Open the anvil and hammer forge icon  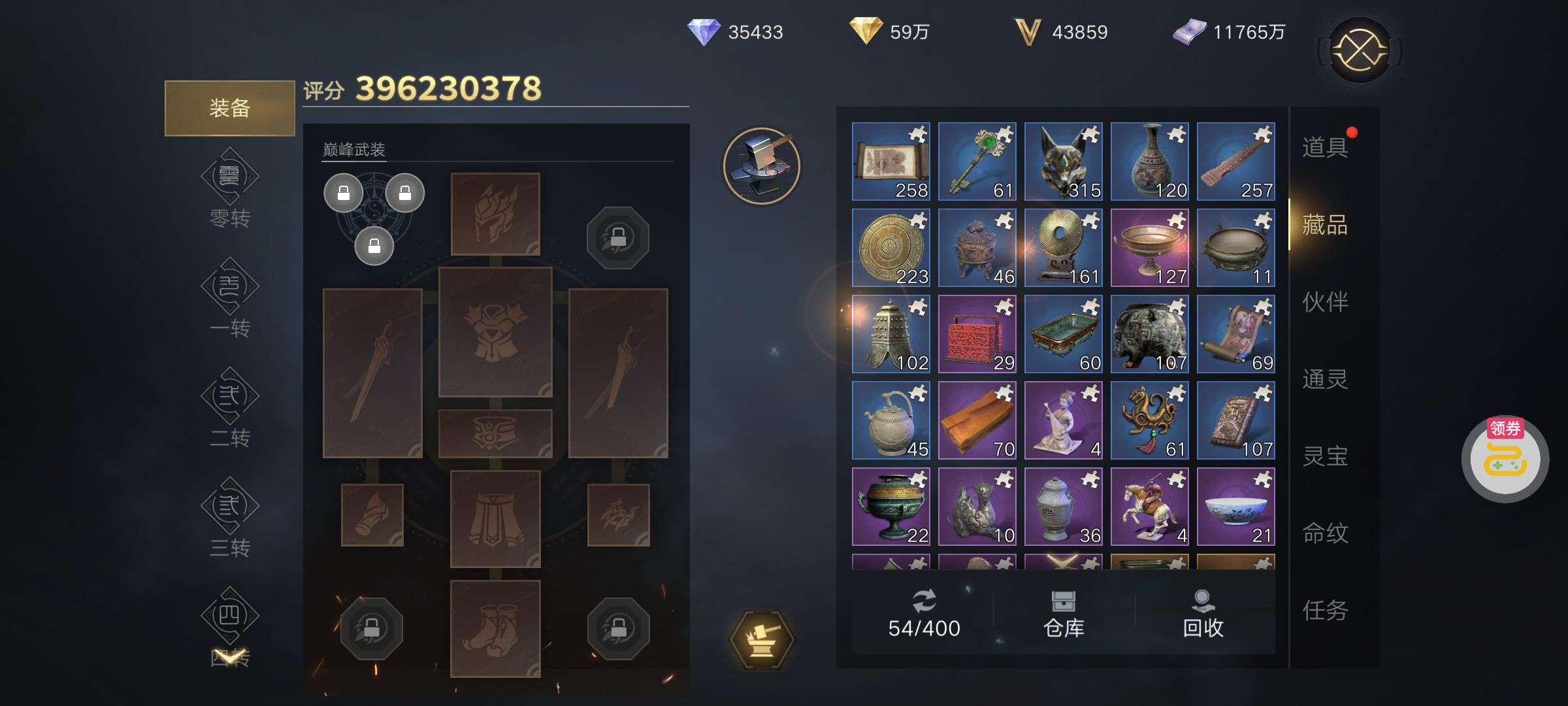point(762,165)
